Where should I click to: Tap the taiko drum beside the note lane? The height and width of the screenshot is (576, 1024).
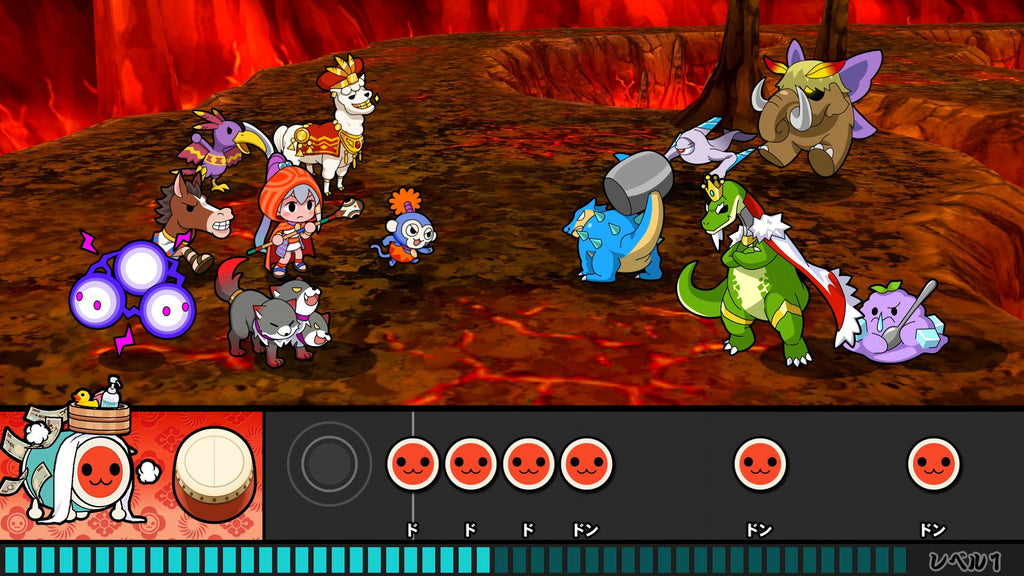click(x=214, y=473)
